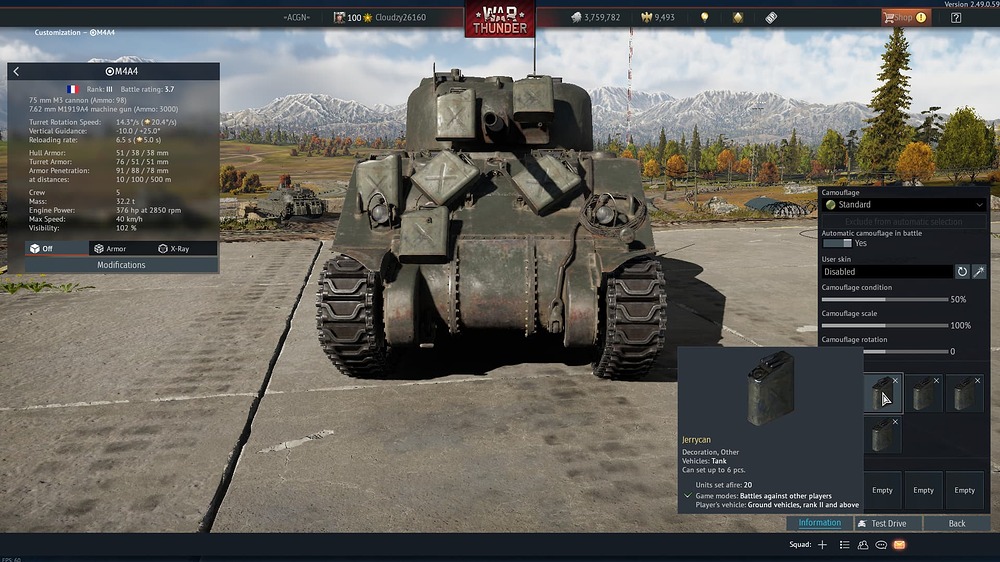Image resolution: width=1000 pixels, height=562 pixels.
Task: Open the Standard camouflage dropdown
Action: click(x=904, y=205)
